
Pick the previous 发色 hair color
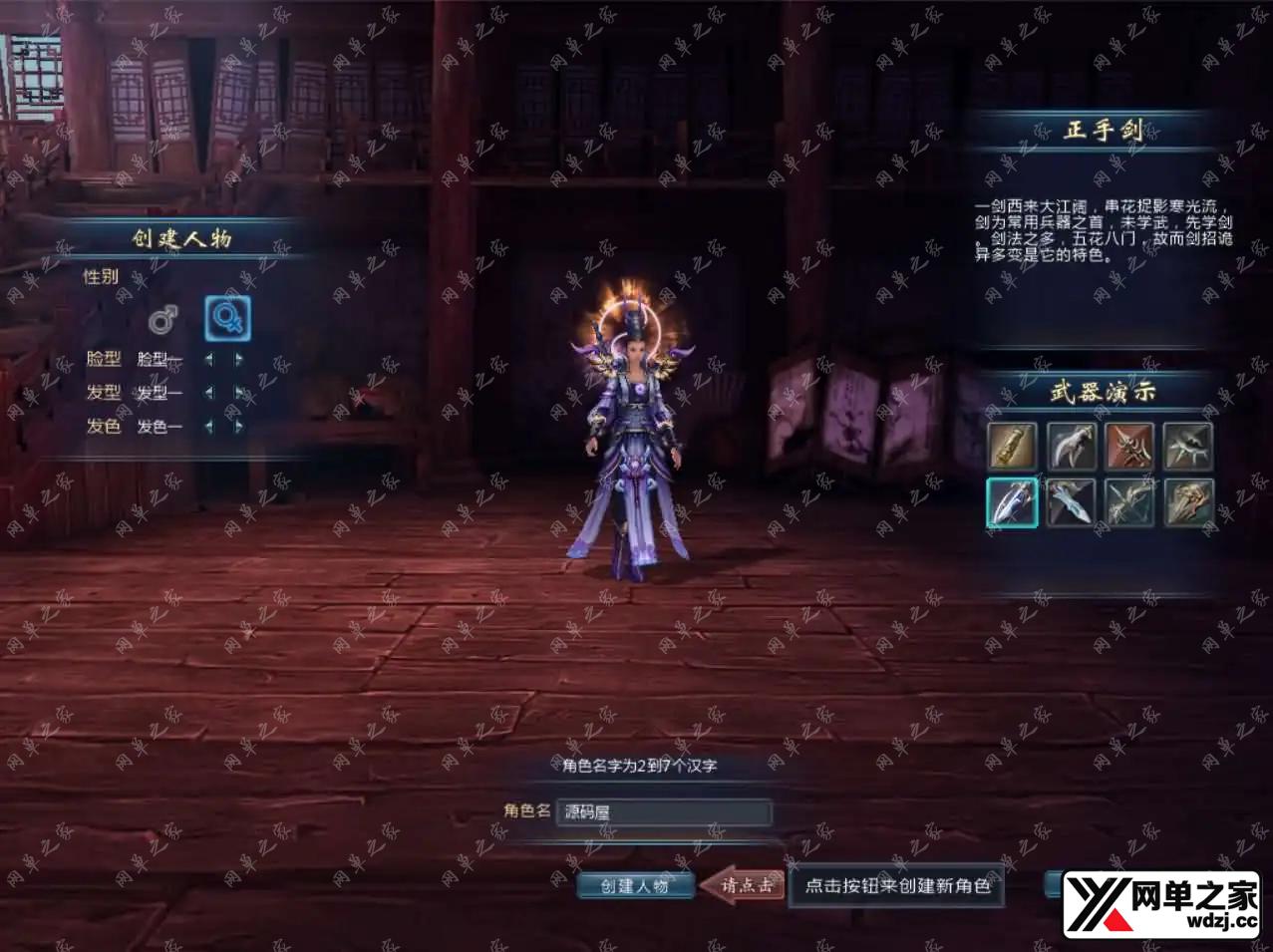click(209, 427)
